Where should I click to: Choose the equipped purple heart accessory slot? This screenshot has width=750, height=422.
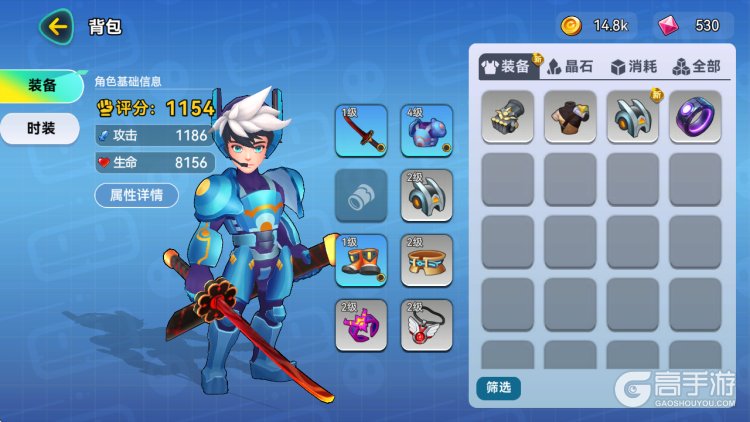coord(361,324)
